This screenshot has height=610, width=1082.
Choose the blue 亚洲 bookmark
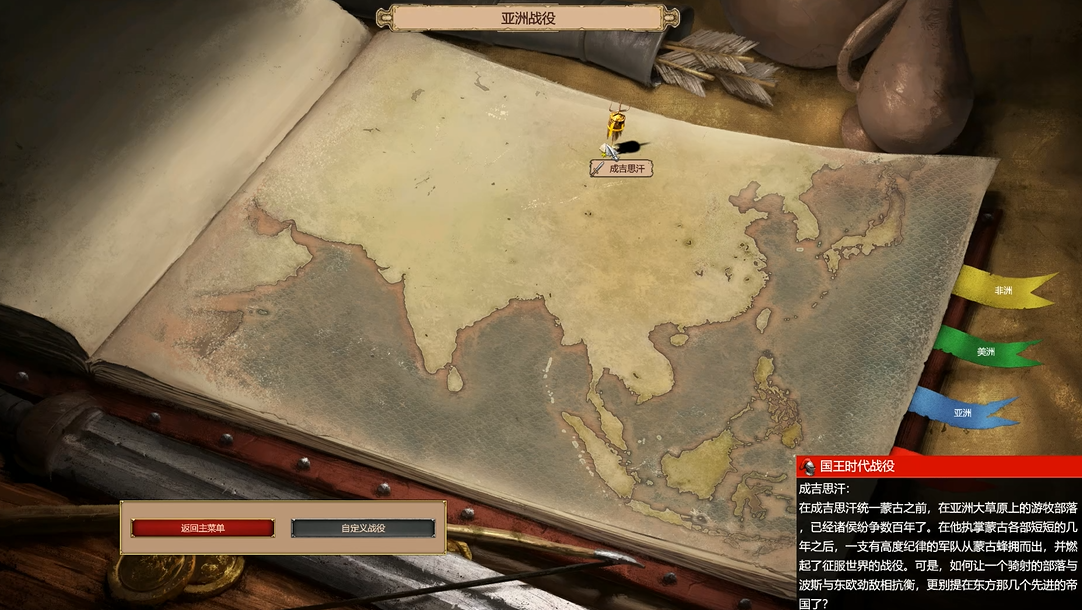(962, 412)
